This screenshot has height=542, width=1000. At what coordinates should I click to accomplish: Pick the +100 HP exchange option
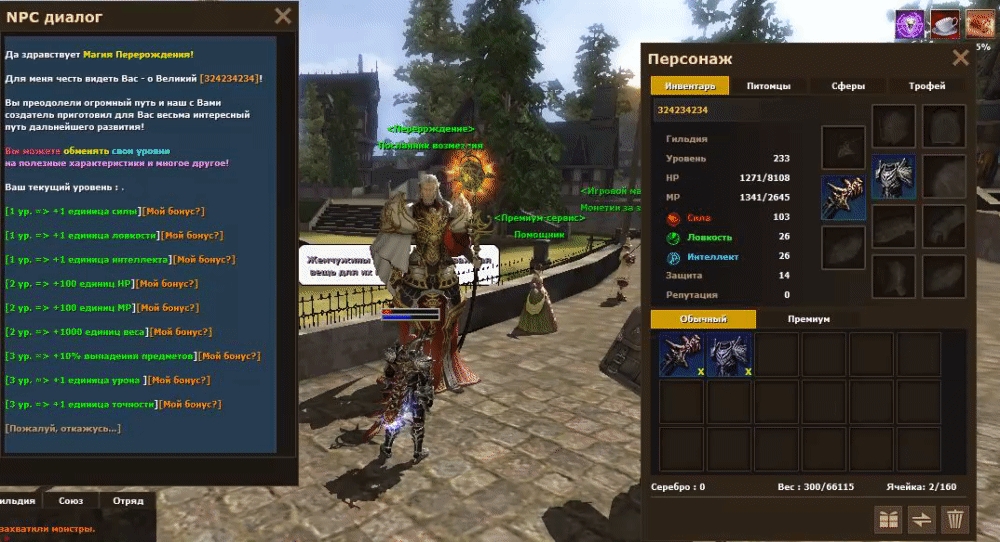tap(68, 283)
